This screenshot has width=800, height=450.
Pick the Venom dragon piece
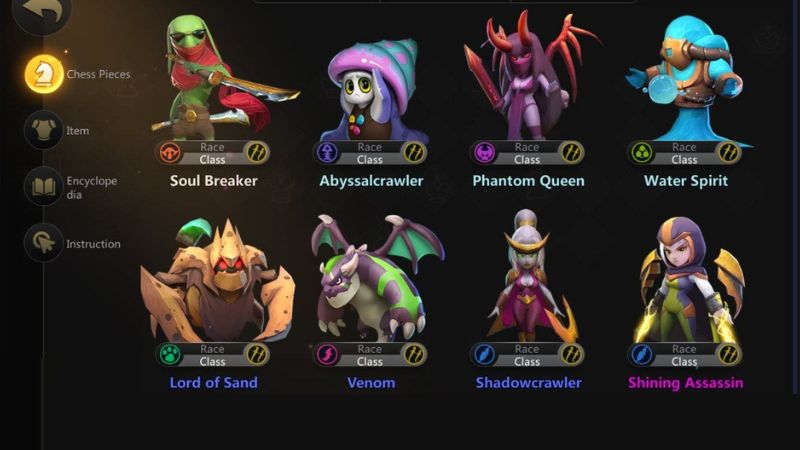[x=370, y=285]
